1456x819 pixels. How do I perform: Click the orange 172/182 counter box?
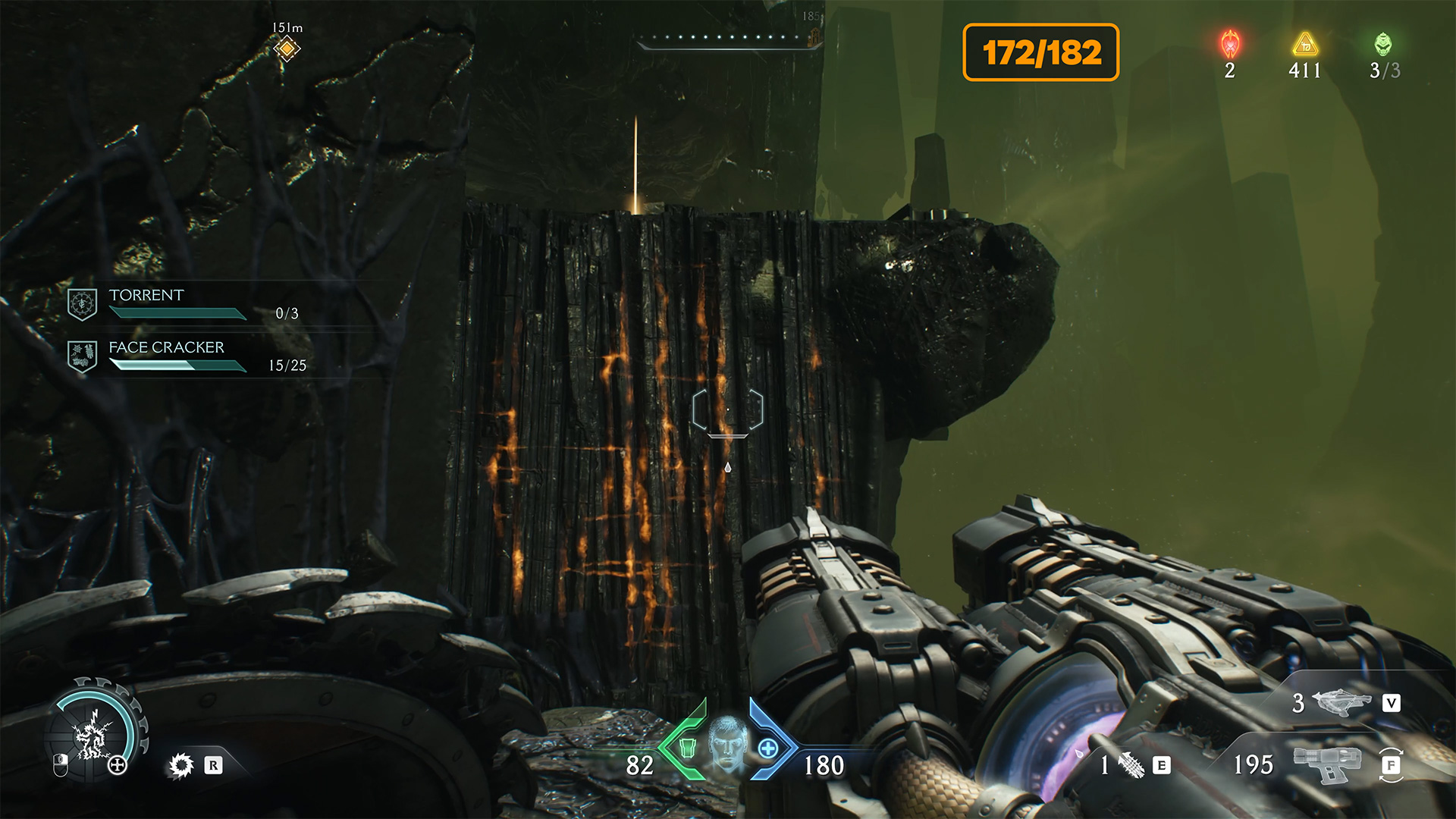[x=1040, y=52]
